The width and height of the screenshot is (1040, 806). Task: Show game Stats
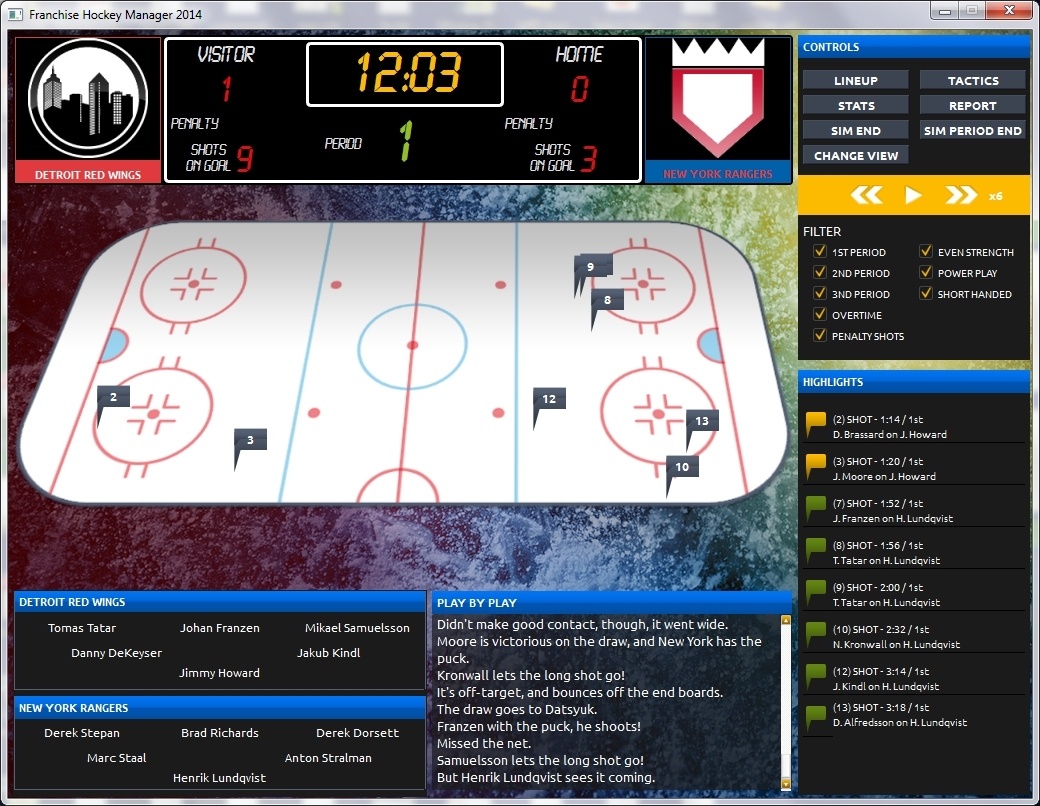pyautogui.click(x=855, y=105)
